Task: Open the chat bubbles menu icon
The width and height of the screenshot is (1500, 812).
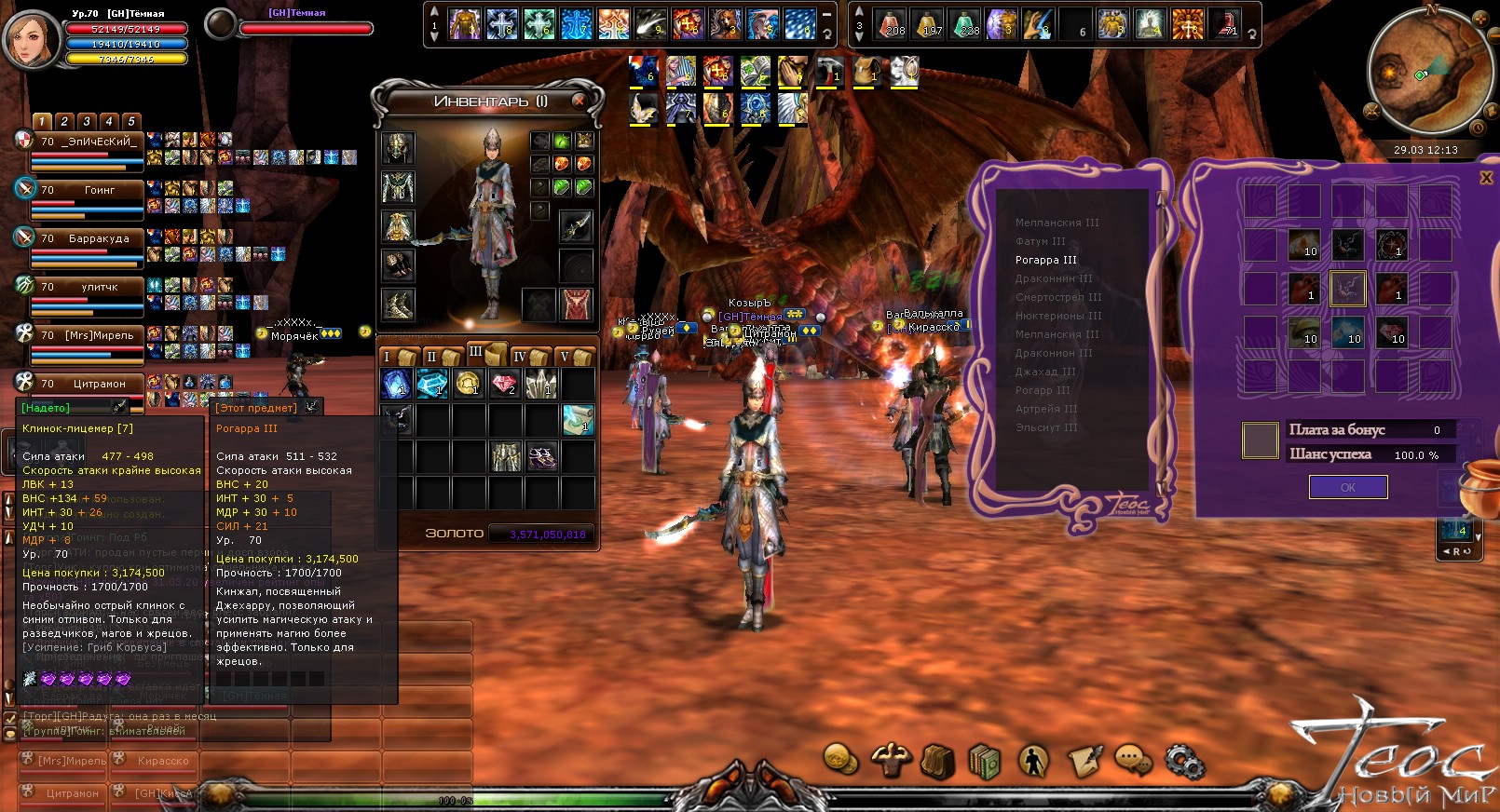Action: (x=1132, y=760)
